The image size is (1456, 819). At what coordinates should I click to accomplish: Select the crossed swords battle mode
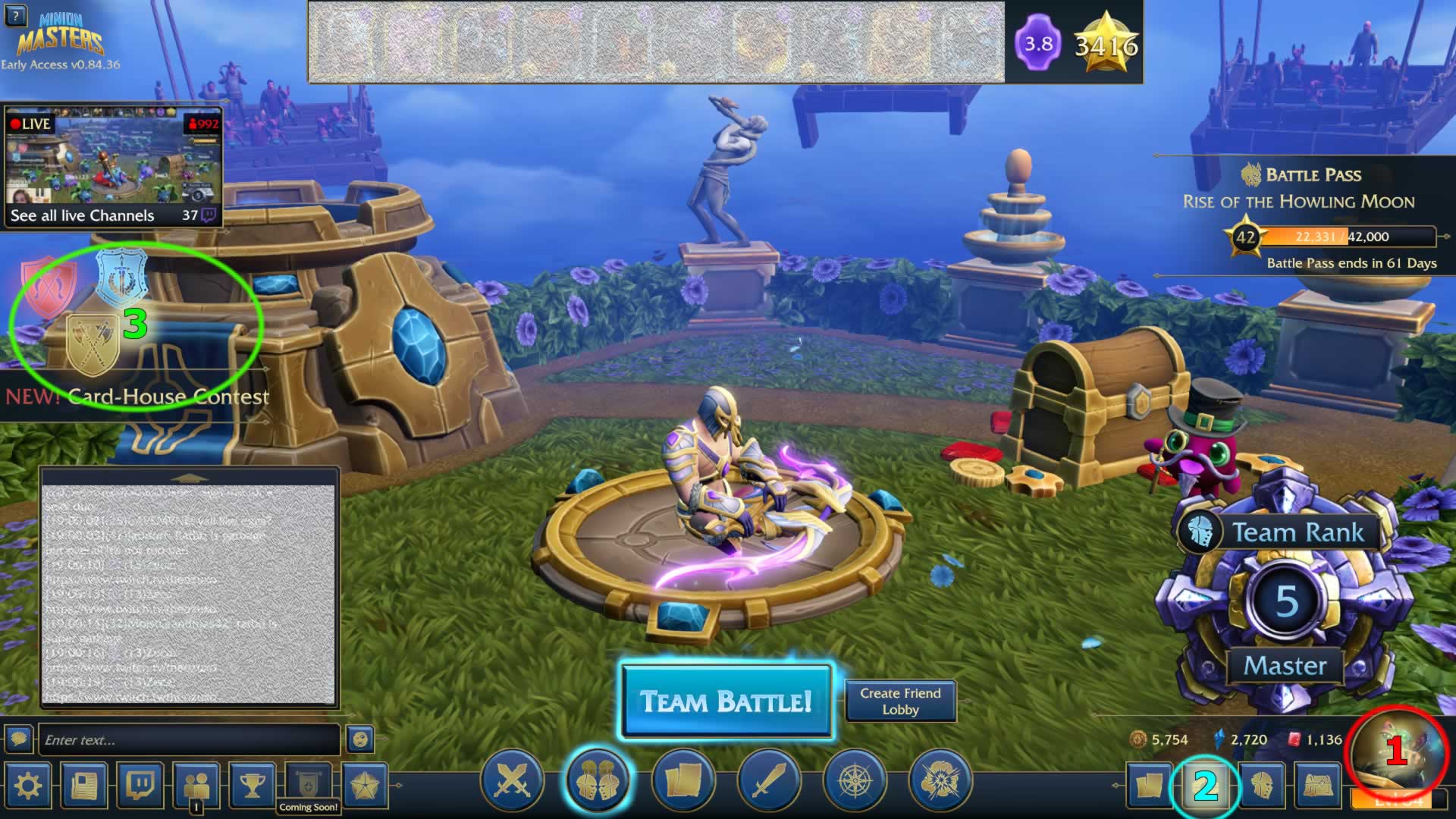tap(513, 780)
